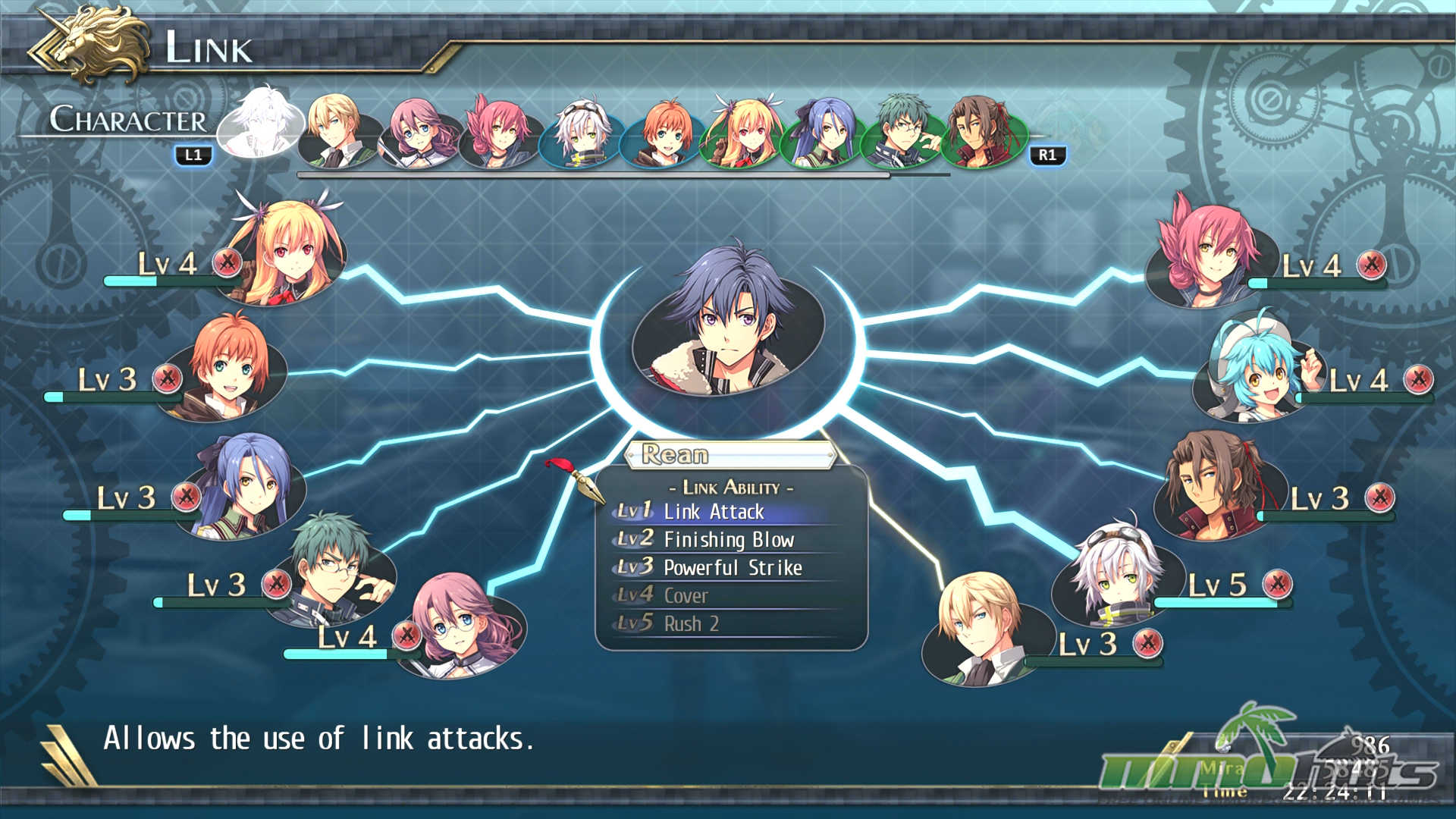Choose the white-haired goggles character's Lv 5 link portrait
The width and height of the screenshot is (1456, 819).
coord(1115,573)
